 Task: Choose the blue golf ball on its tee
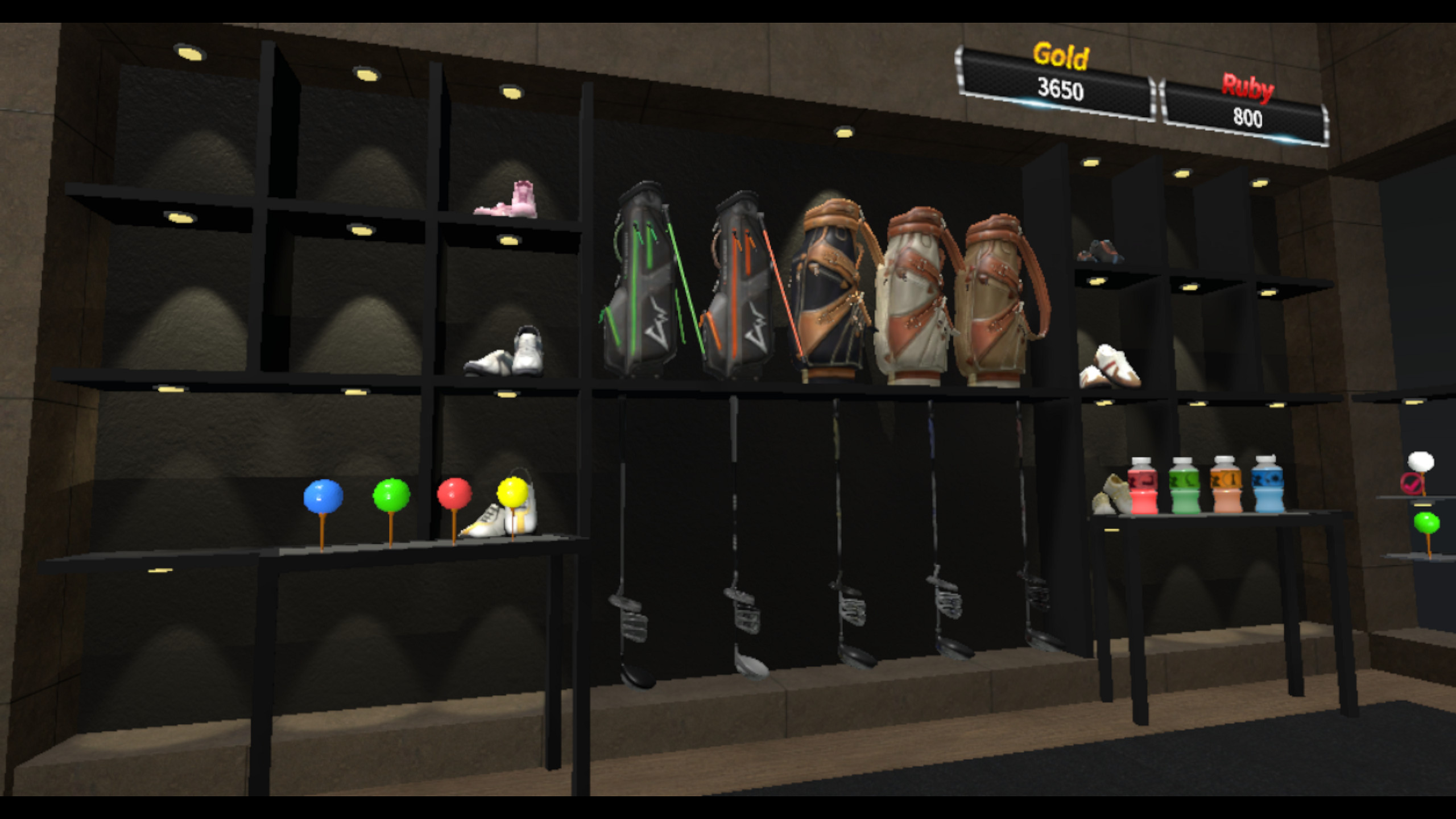[324, 495]
